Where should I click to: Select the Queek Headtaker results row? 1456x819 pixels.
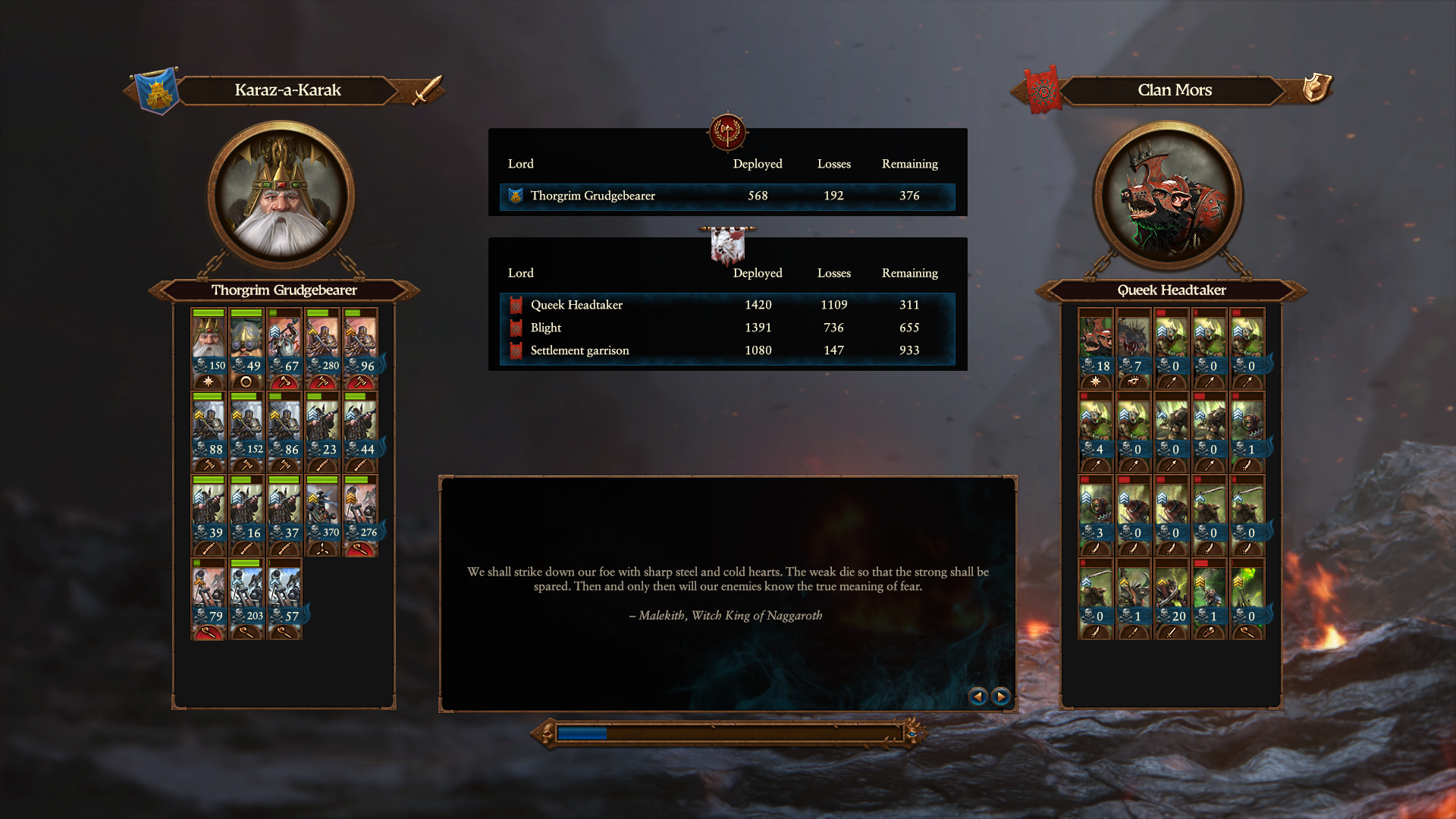point(726,305)
